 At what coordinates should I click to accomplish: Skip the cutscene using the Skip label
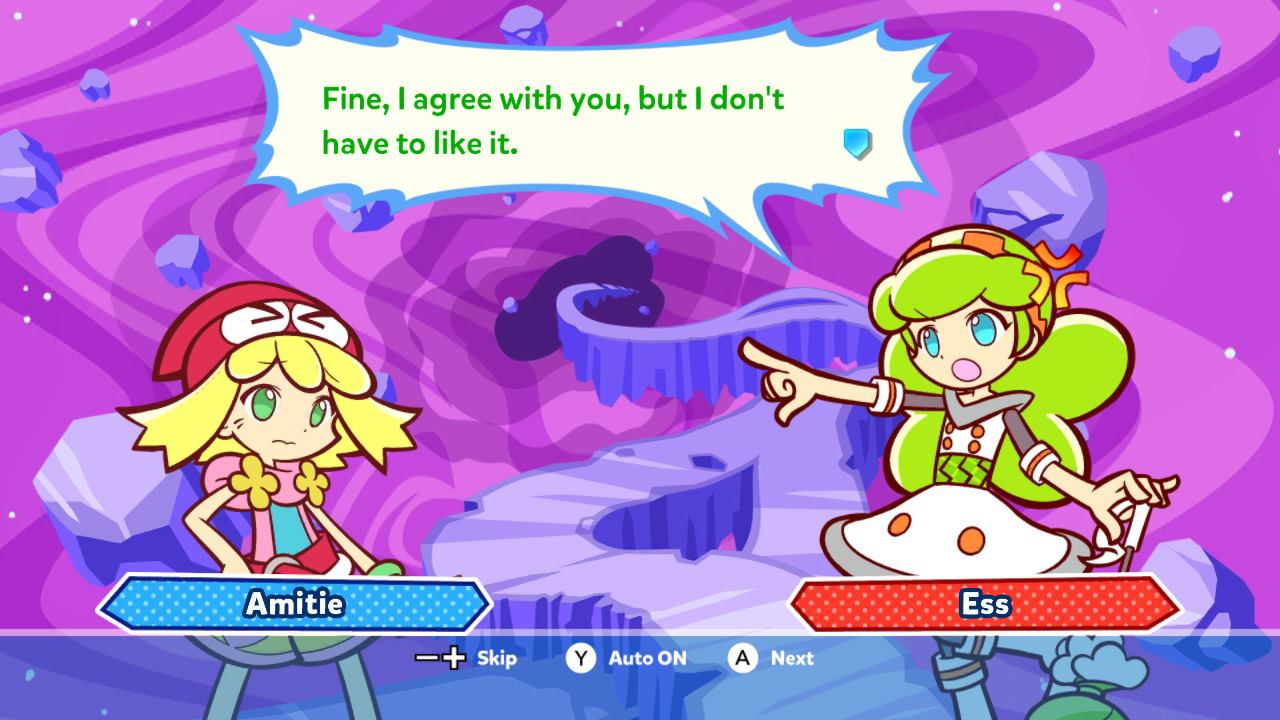(x=496, y=658)
